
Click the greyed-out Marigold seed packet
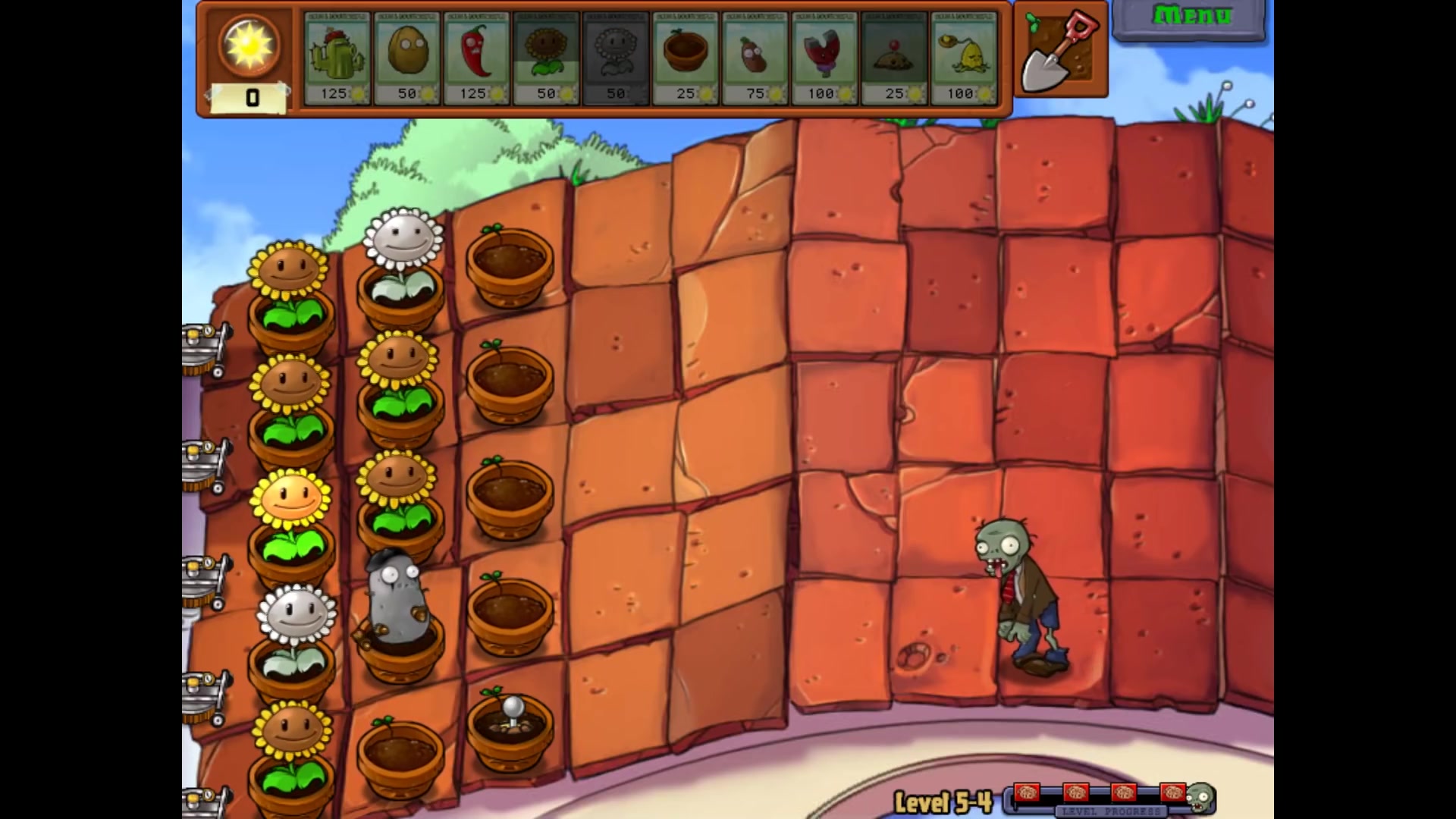(616, 58)
